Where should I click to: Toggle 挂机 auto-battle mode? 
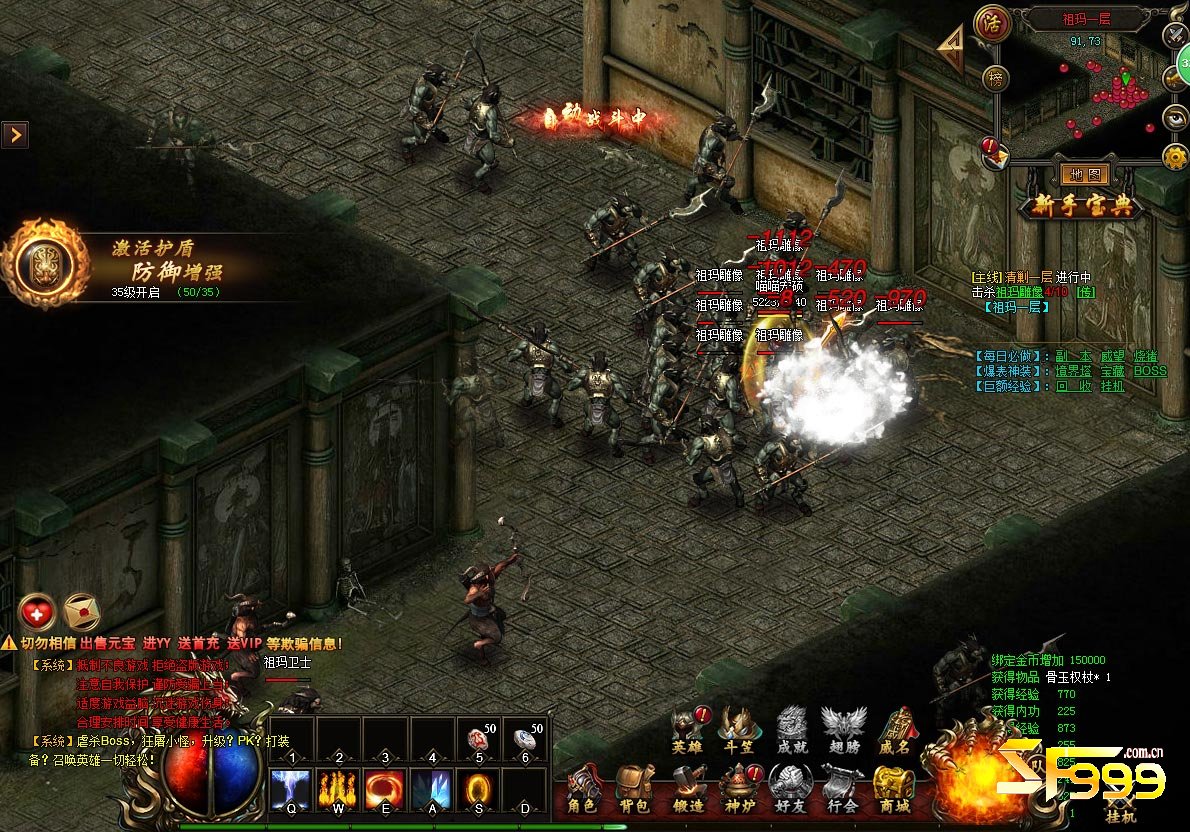click(x=1120, y=808)
